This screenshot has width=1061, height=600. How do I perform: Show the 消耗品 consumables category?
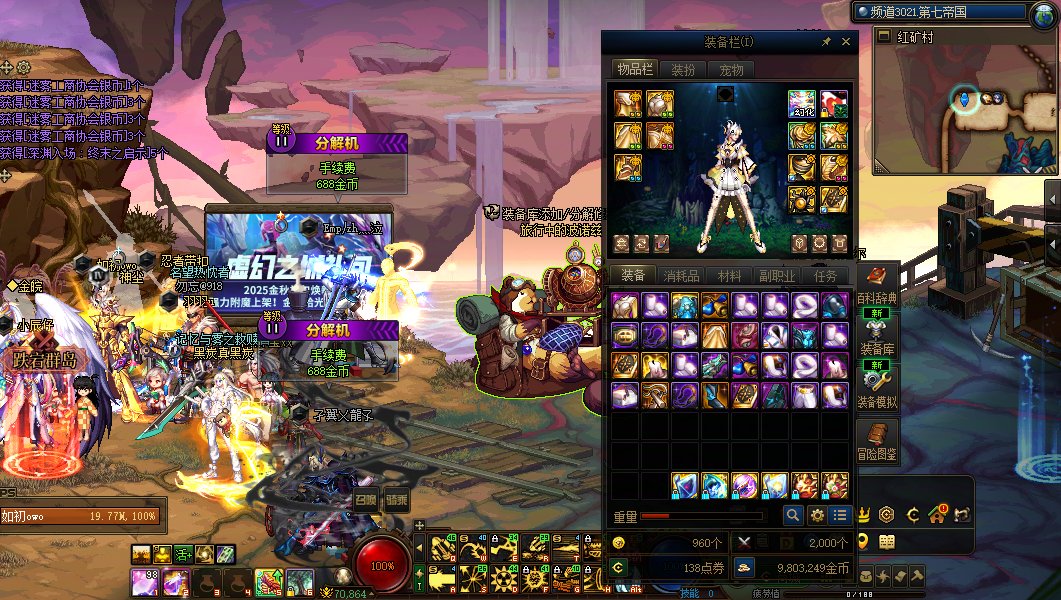(x=681, y=276)
